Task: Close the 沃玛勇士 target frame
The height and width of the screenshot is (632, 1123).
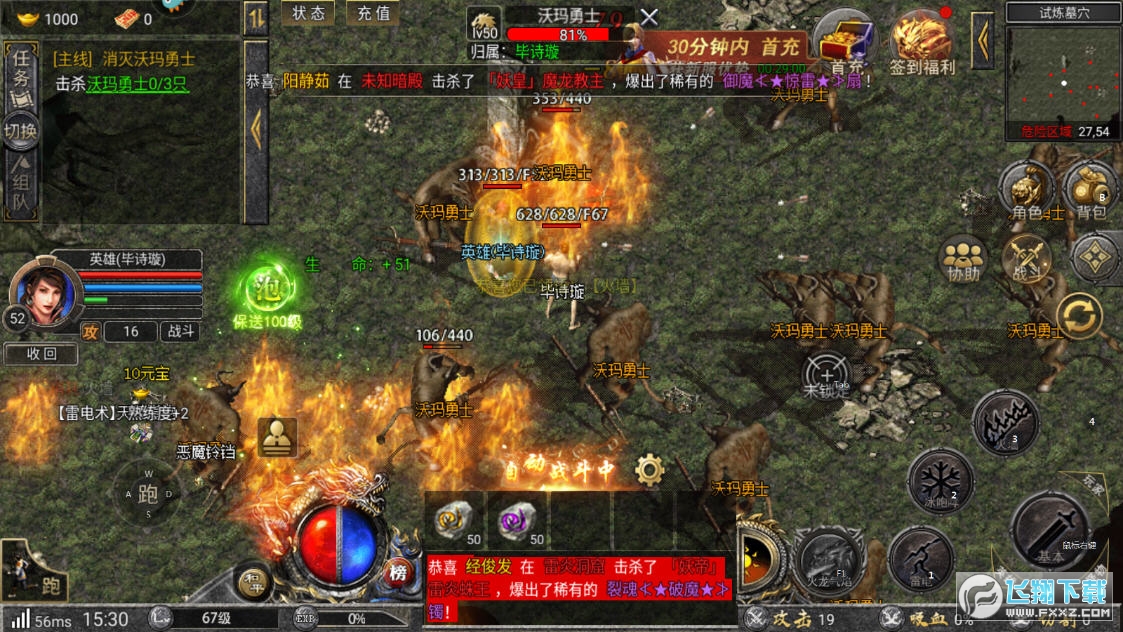Action: pyautogui.click(x=649, y=17)
